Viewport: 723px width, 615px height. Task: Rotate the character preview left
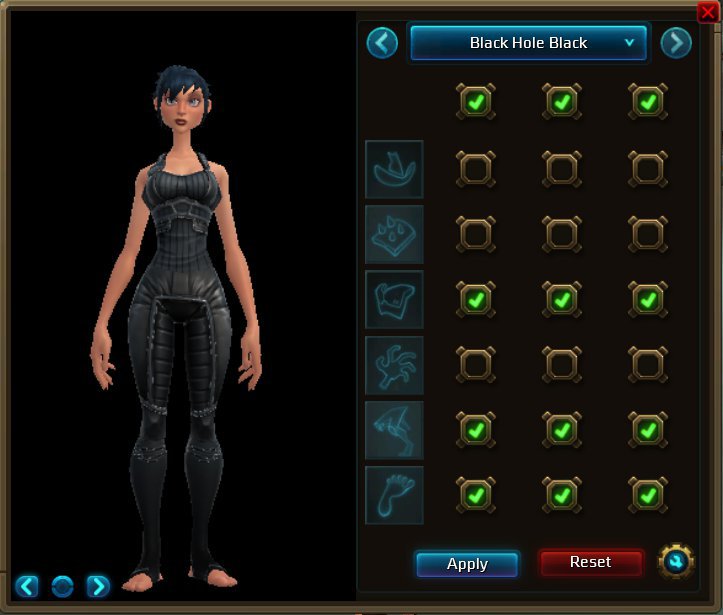27,586
